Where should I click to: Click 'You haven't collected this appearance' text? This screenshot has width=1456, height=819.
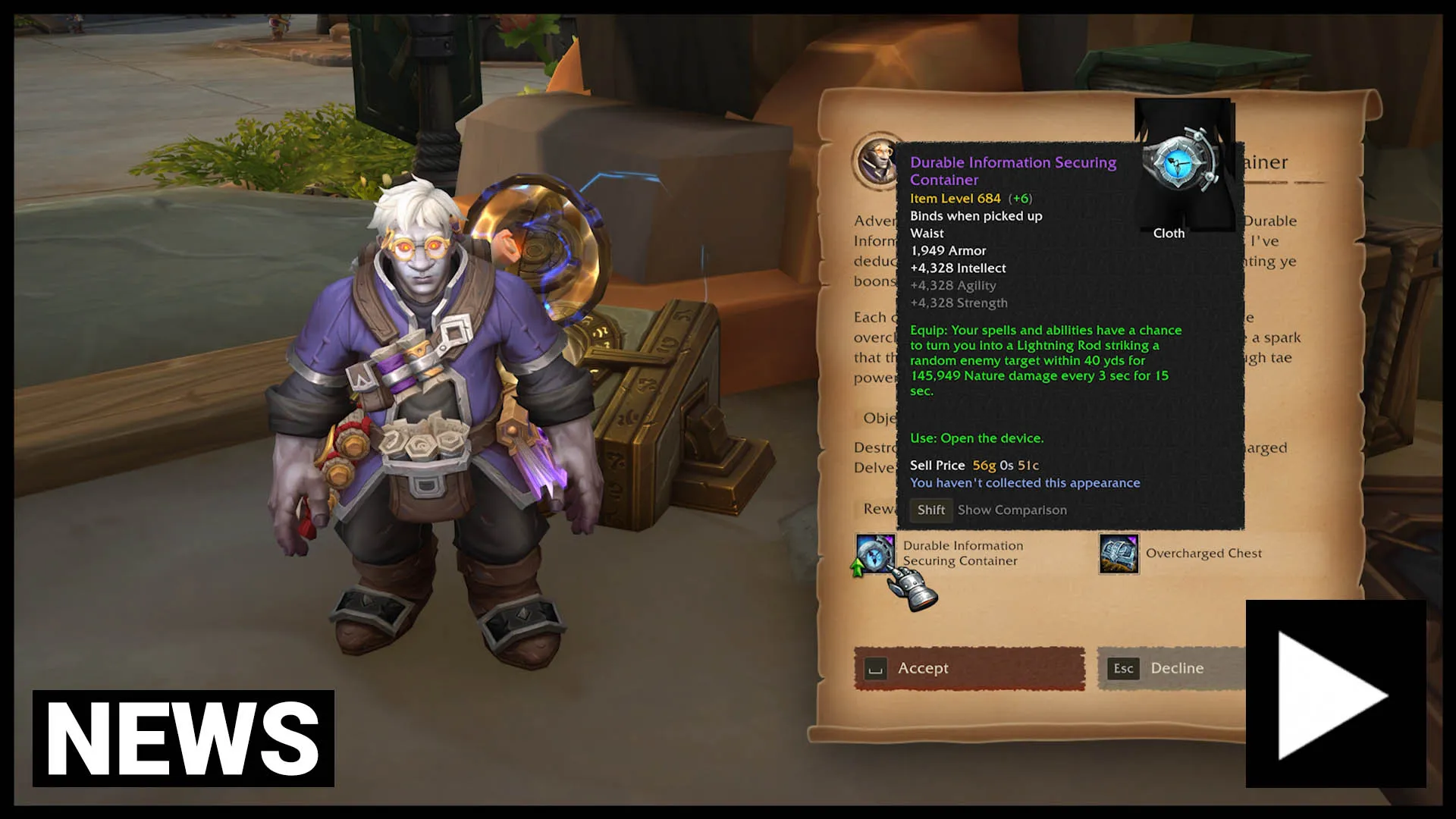(1025, 482)
